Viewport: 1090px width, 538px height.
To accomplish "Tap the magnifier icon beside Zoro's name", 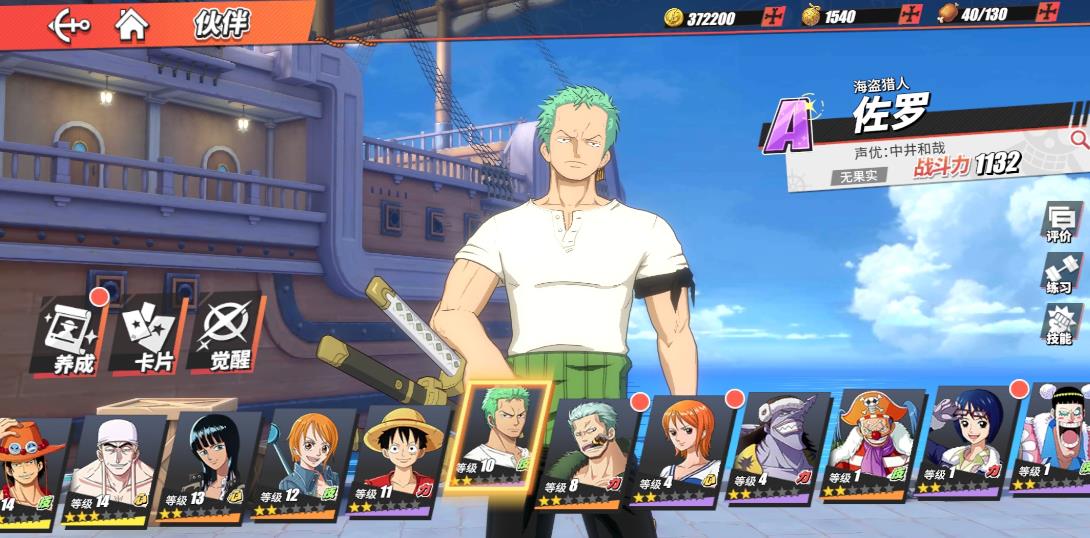I will pyautogui.click(x=1078, y=139).
